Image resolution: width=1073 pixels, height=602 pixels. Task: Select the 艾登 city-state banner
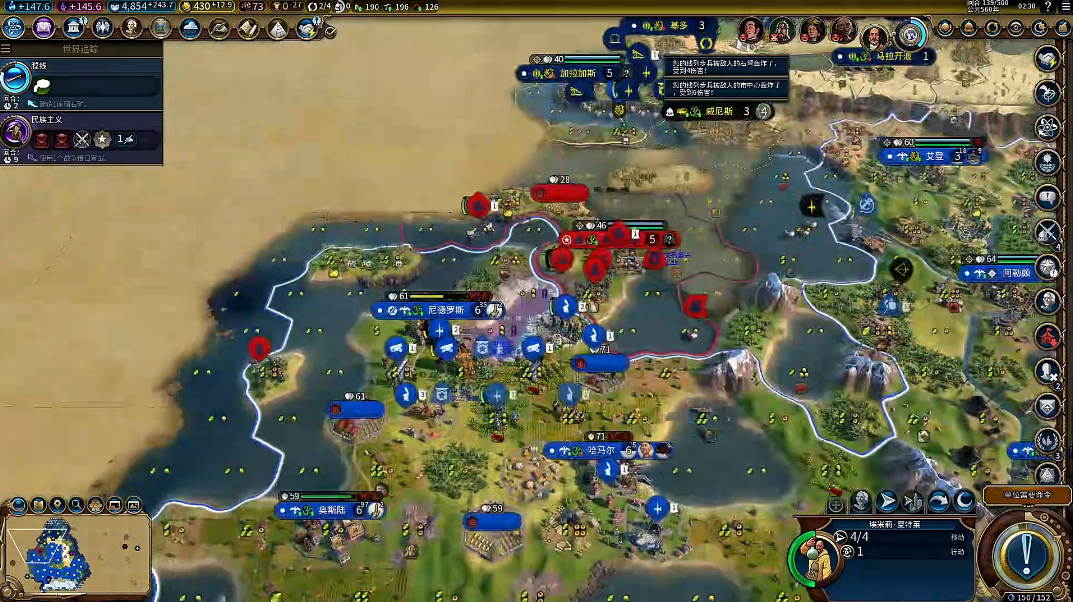(933, 156)
